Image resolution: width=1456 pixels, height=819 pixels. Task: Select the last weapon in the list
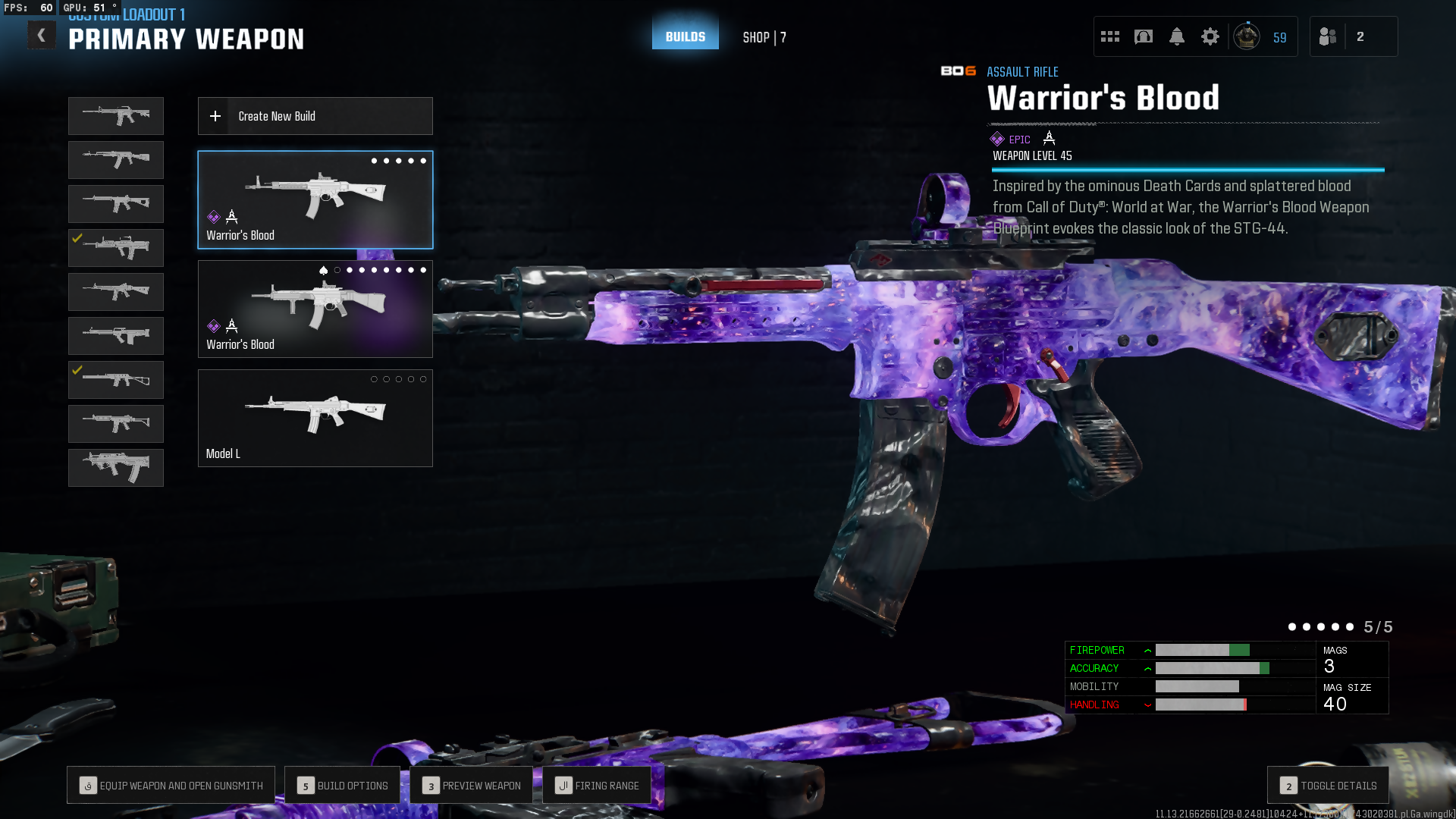[115, 467]
